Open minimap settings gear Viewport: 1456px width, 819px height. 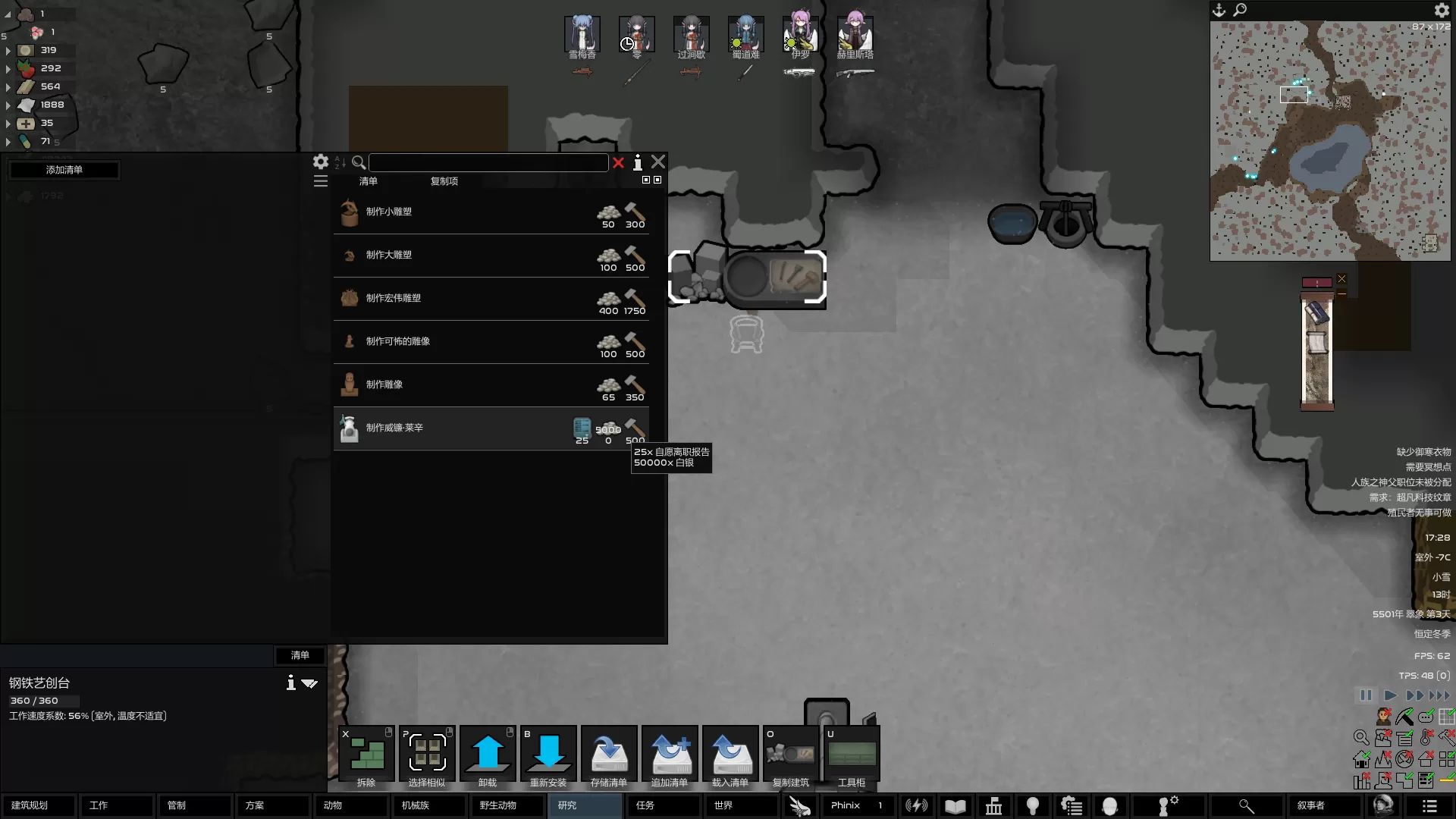click(x=1442, y=10)
